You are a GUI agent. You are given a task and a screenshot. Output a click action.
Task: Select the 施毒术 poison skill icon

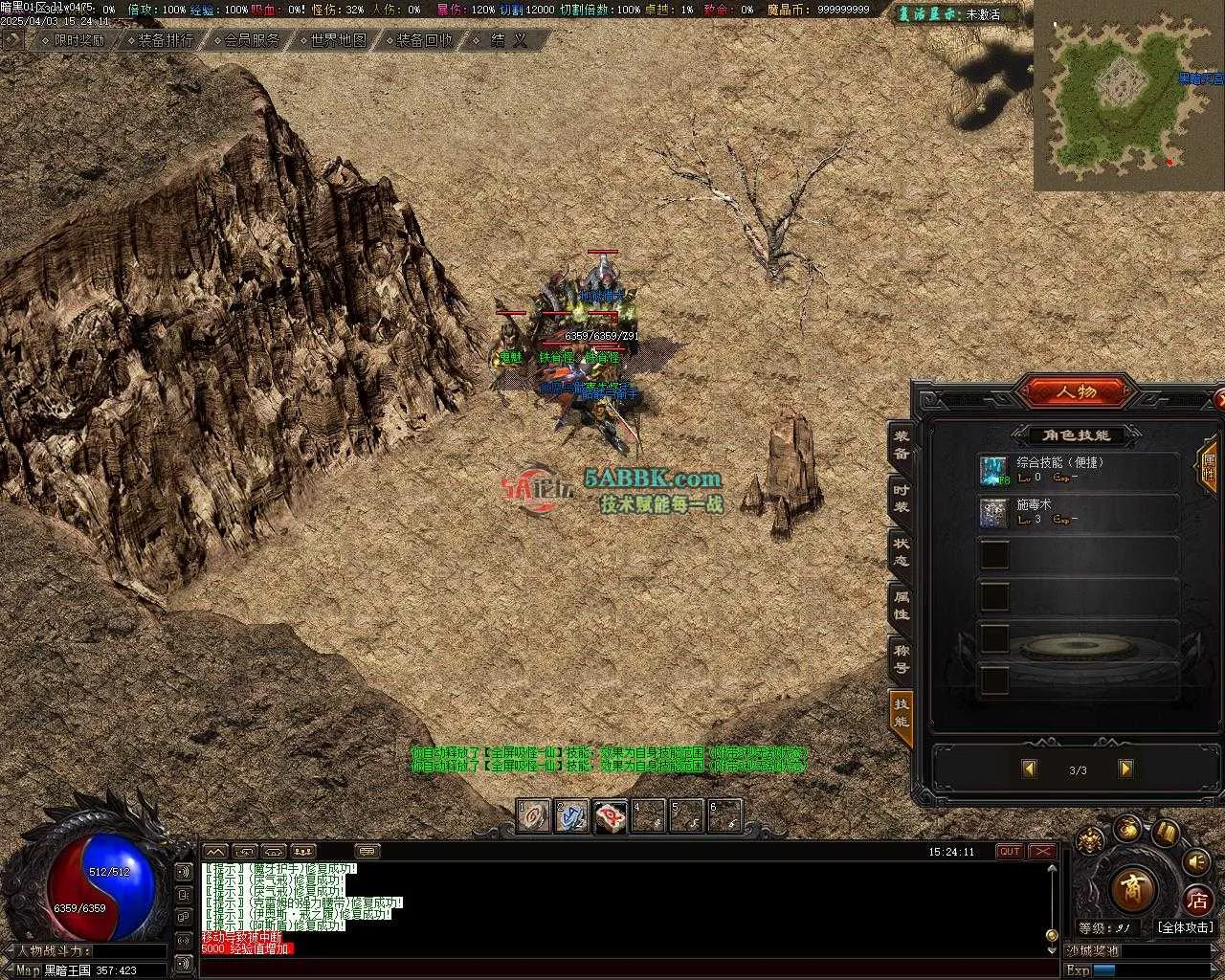(993, 512)
